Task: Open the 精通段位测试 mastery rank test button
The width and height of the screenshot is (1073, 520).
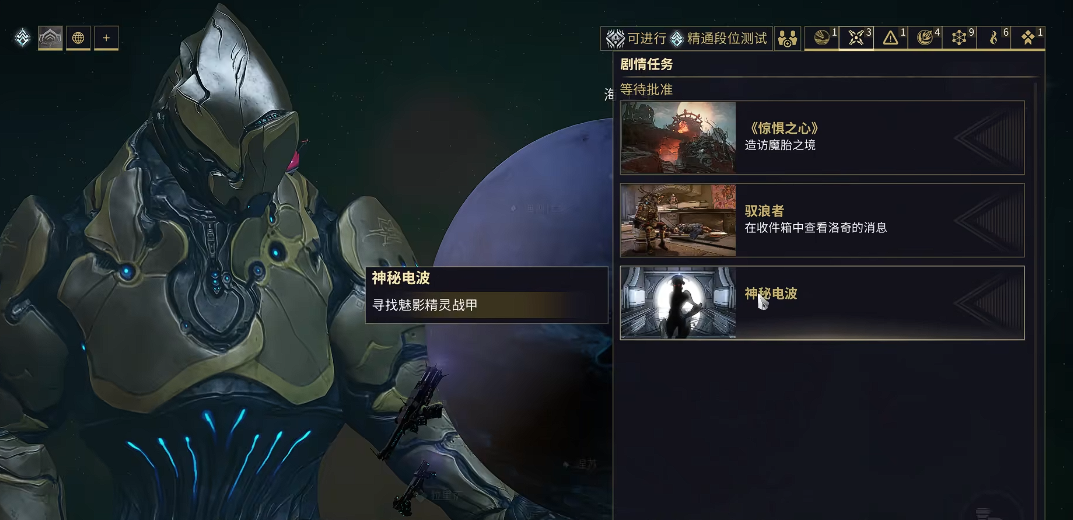Action: (720, 39)
